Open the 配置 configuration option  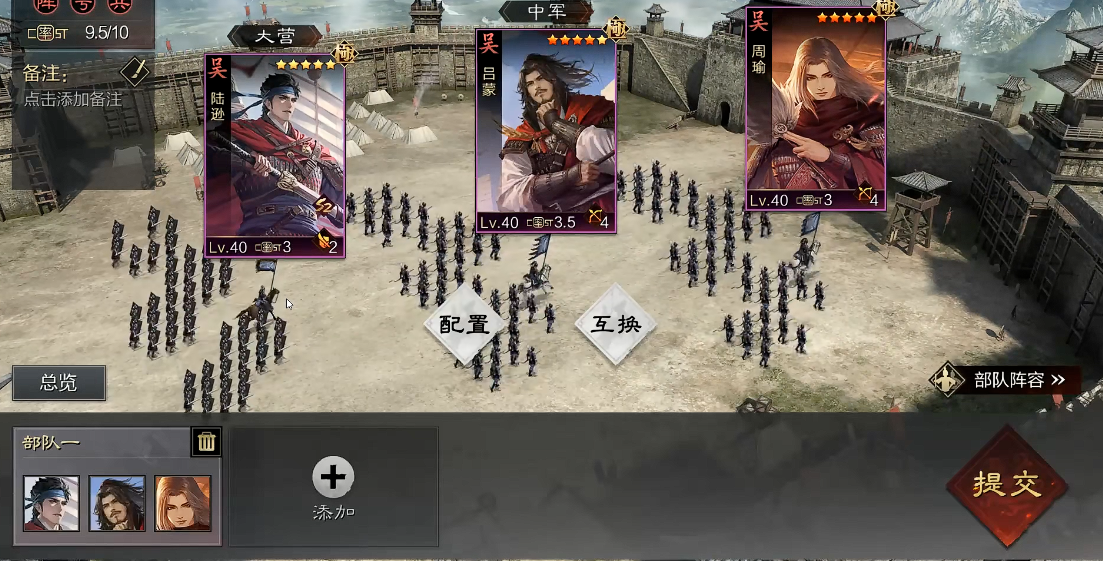pos(463,324)
